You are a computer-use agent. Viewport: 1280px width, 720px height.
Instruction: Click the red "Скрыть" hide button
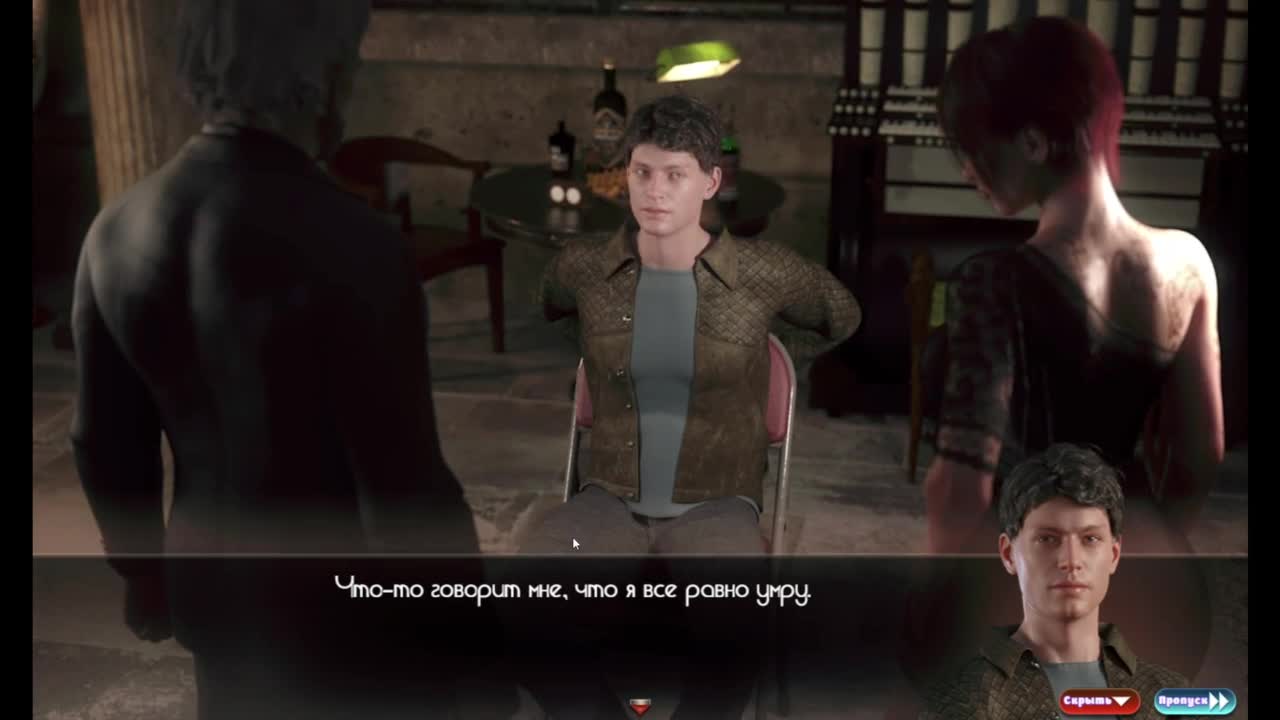(1099, 701)
